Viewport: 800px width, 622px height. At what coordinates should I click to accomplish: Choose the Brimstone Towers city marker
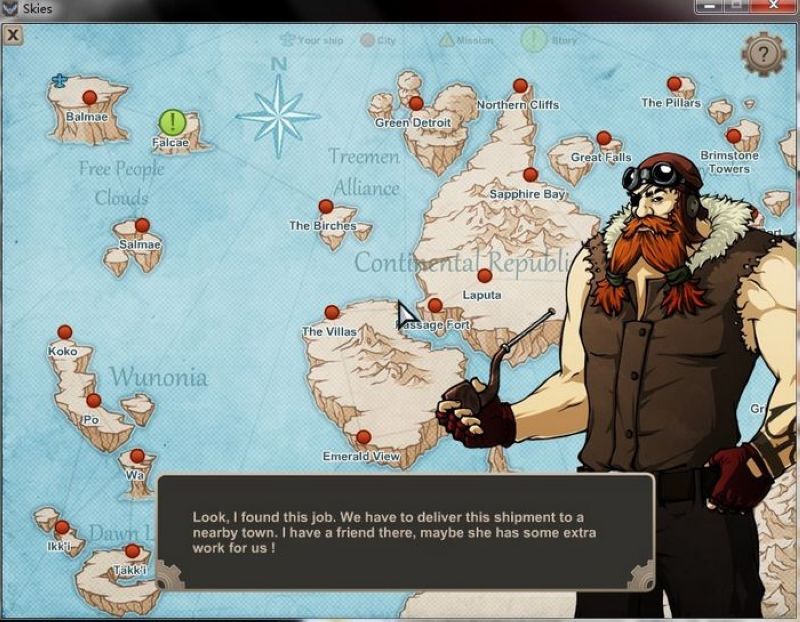point(734,136)
